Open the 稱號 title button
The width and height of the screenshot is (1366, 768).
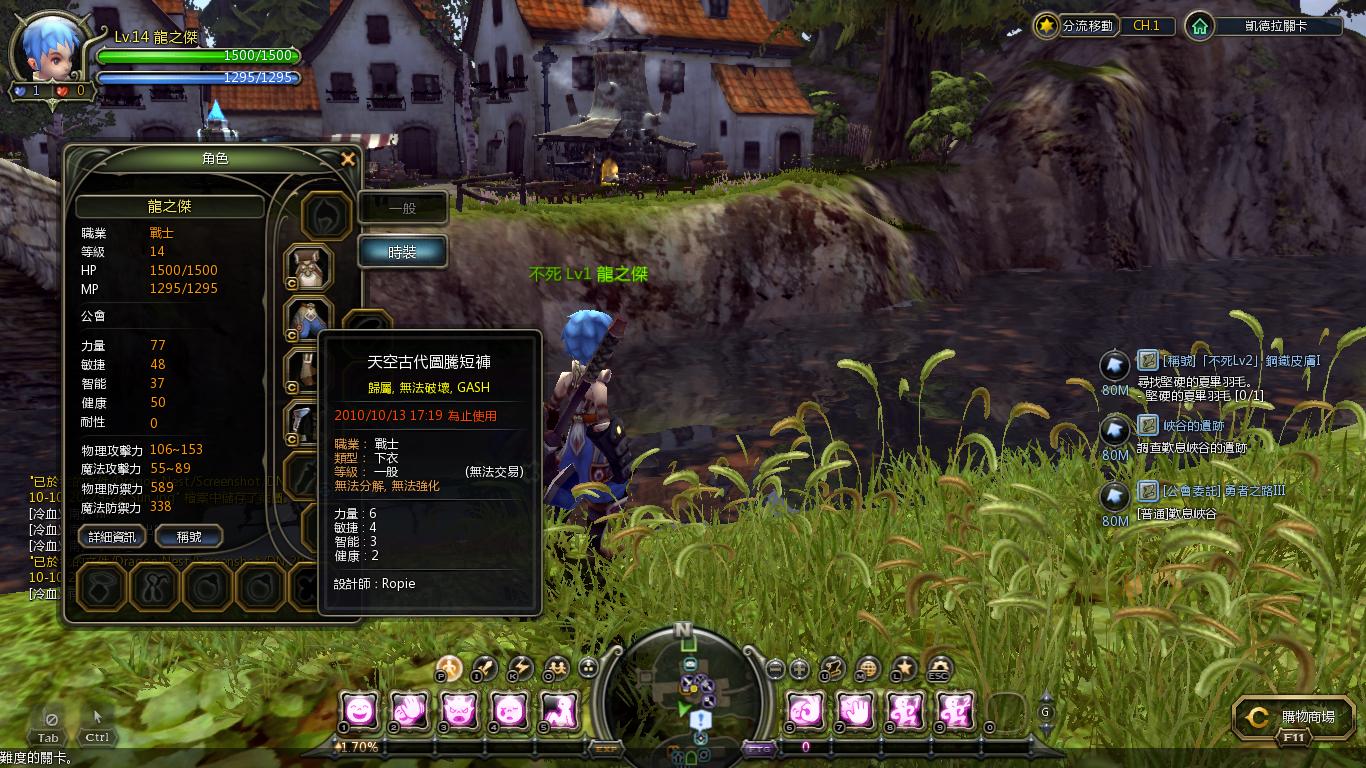(188, 537)
